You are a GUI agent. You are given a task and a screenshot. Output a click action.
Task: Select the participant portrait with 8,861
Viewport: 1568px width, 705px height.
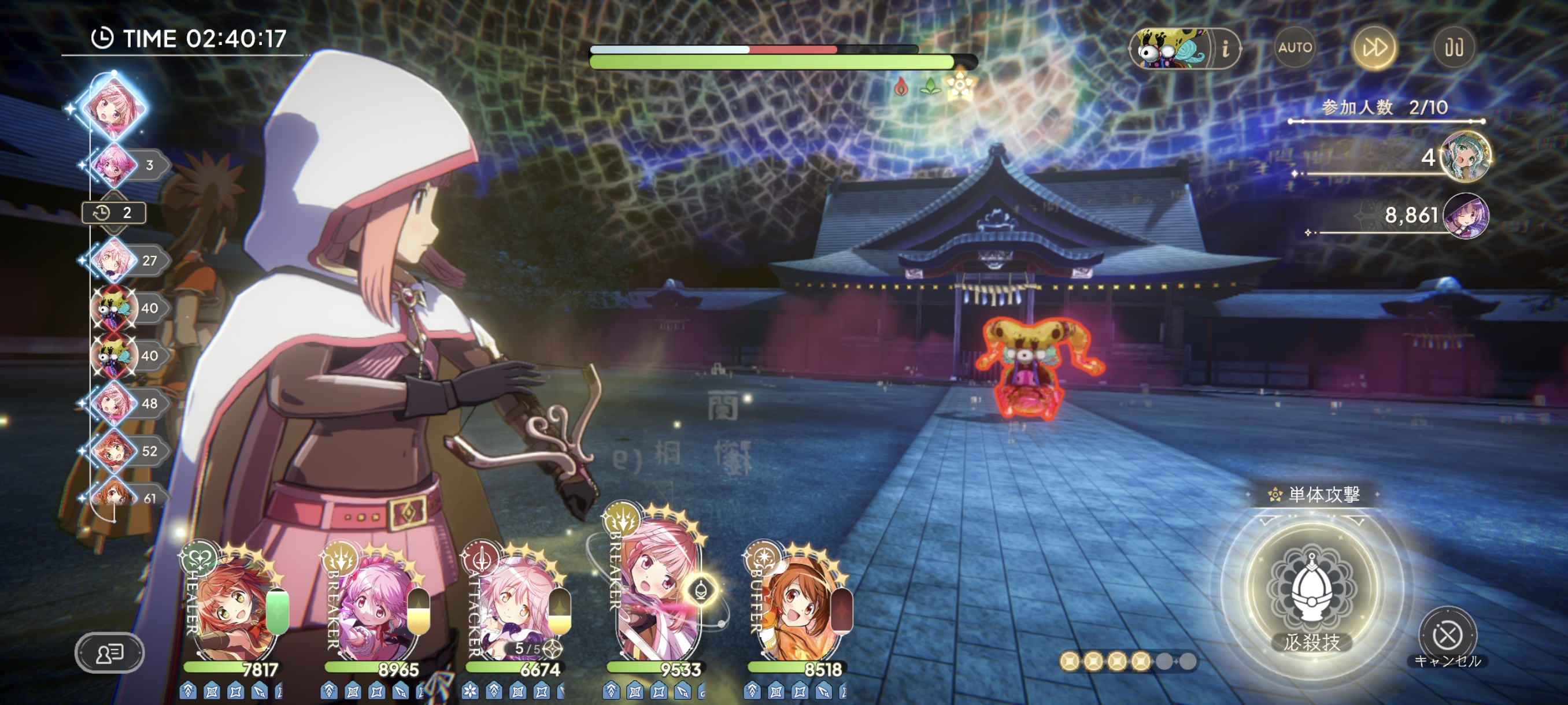pyautogui.click(x=1466, y=216)
